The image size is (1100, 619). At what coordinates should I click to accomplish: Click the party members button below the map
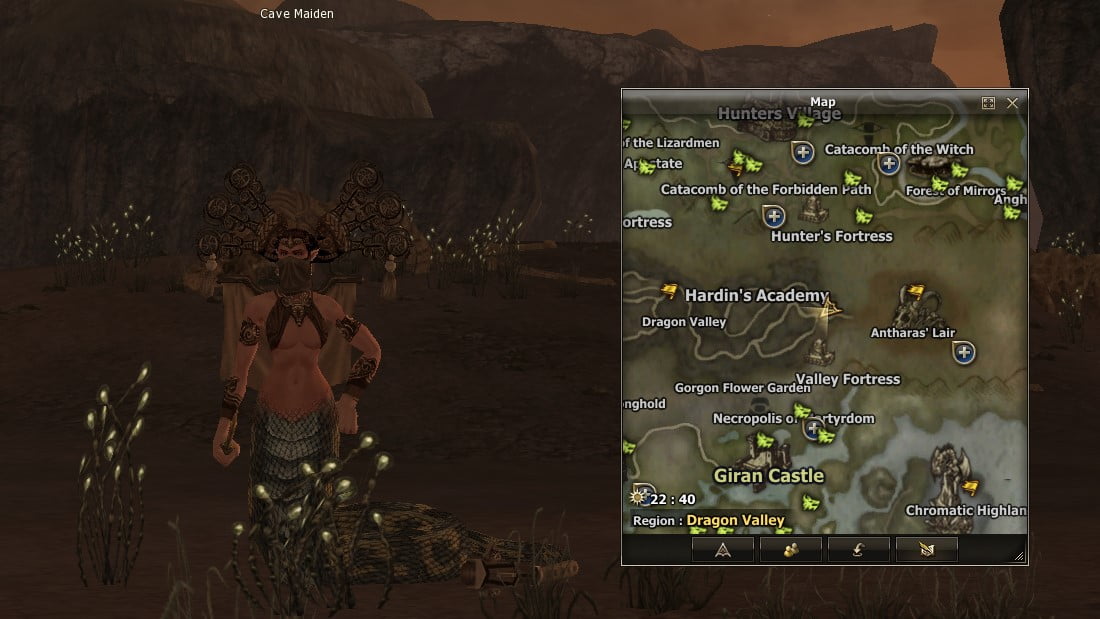pyautogui.click(x=790, y=549)
